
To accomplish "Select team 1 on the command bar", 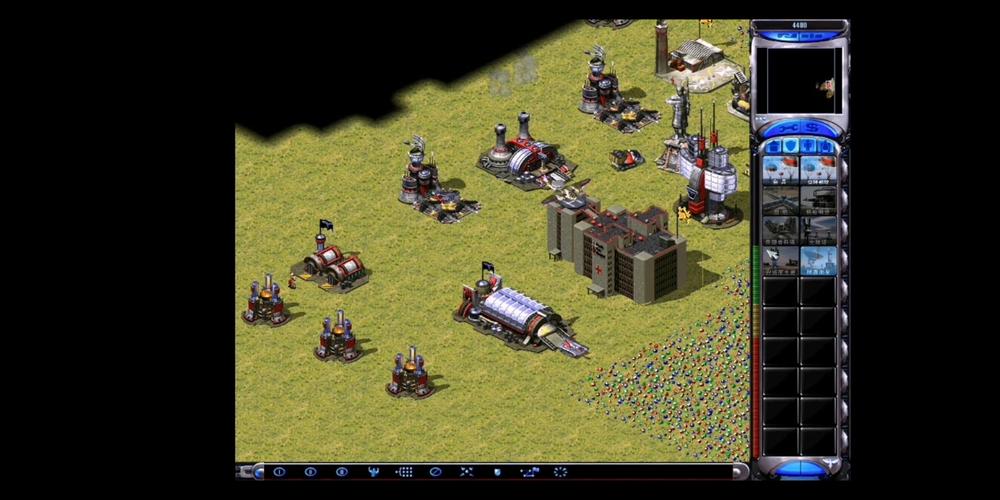I will [279, 471].
